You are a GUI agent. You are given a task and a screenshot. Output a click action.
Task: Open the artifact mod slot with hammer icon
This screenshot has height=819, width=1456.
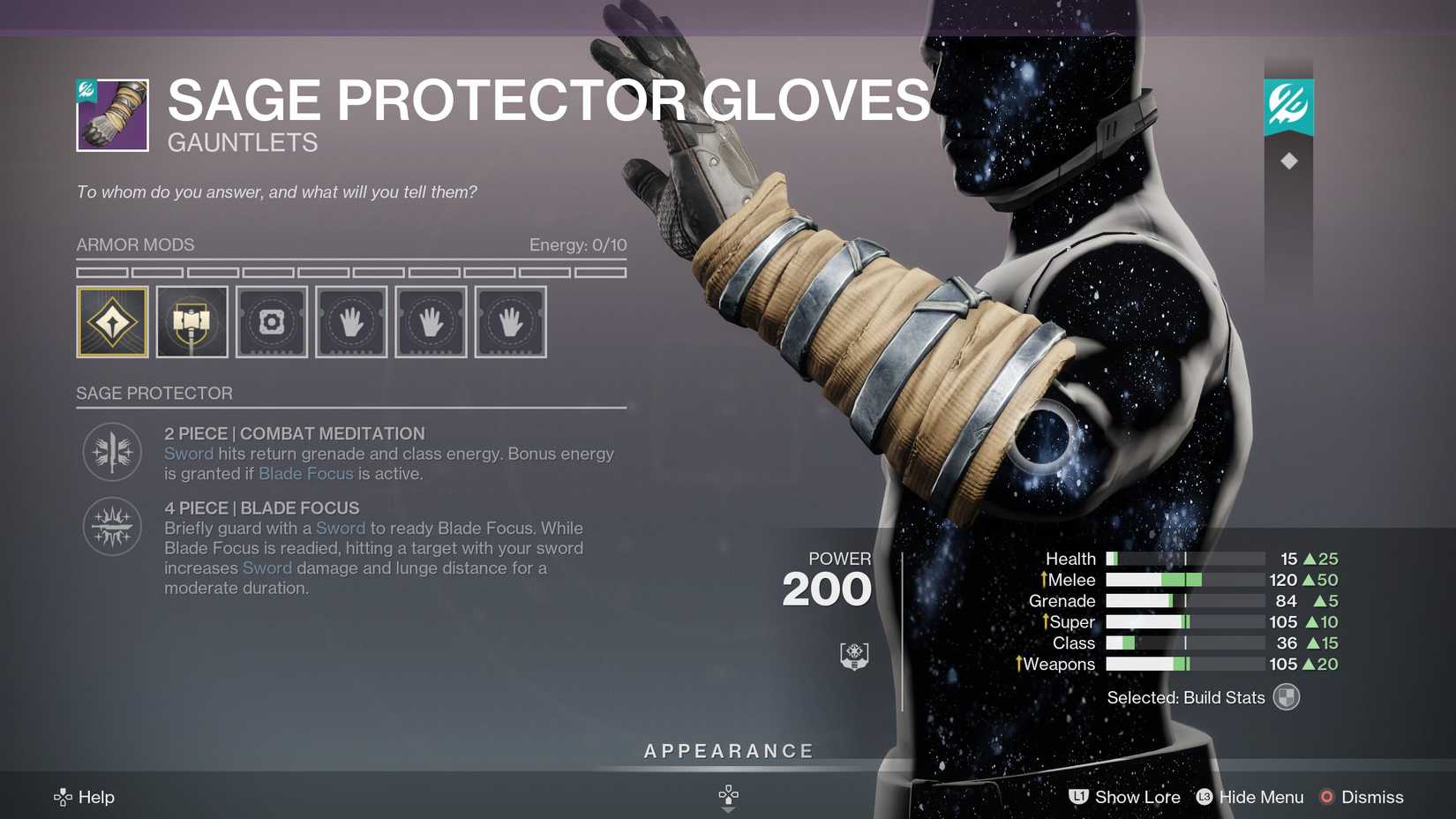191,322
